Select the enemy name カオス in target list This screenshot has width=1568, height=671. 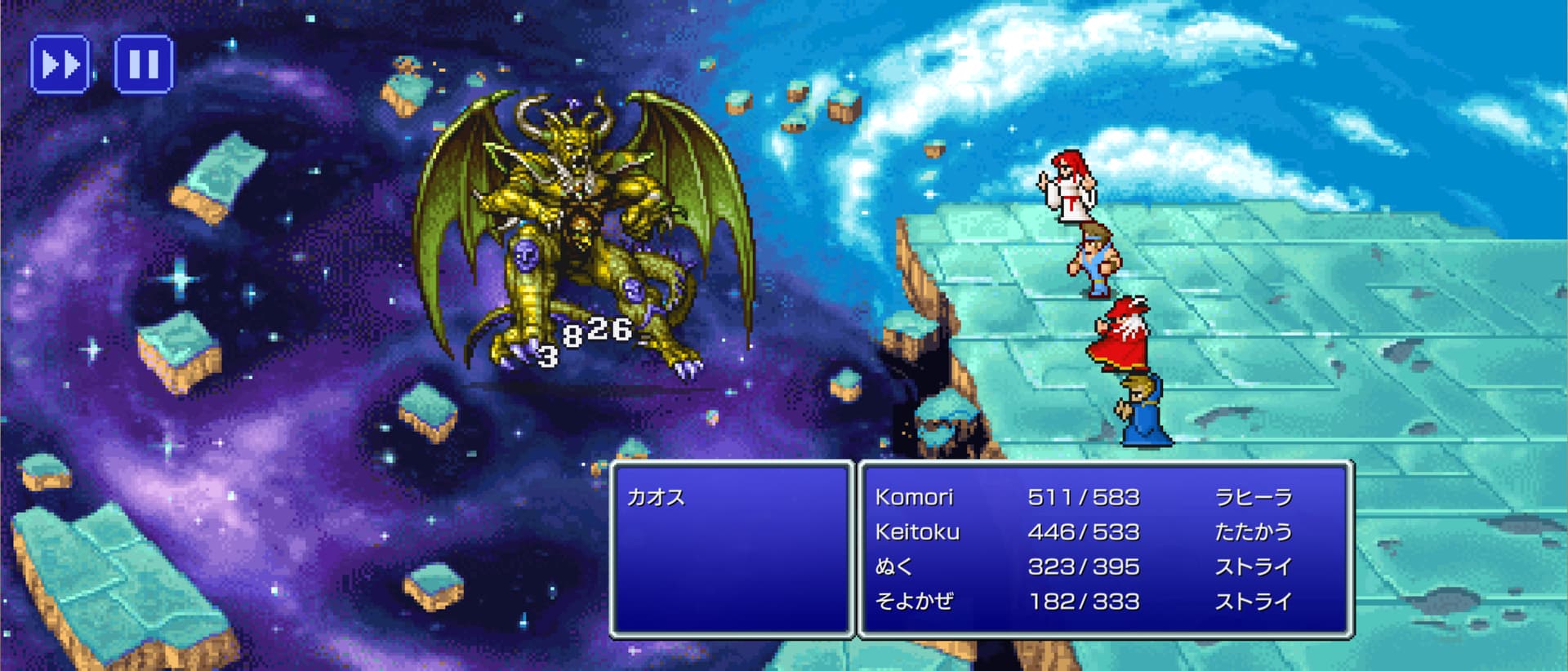[x=656, y=497]
